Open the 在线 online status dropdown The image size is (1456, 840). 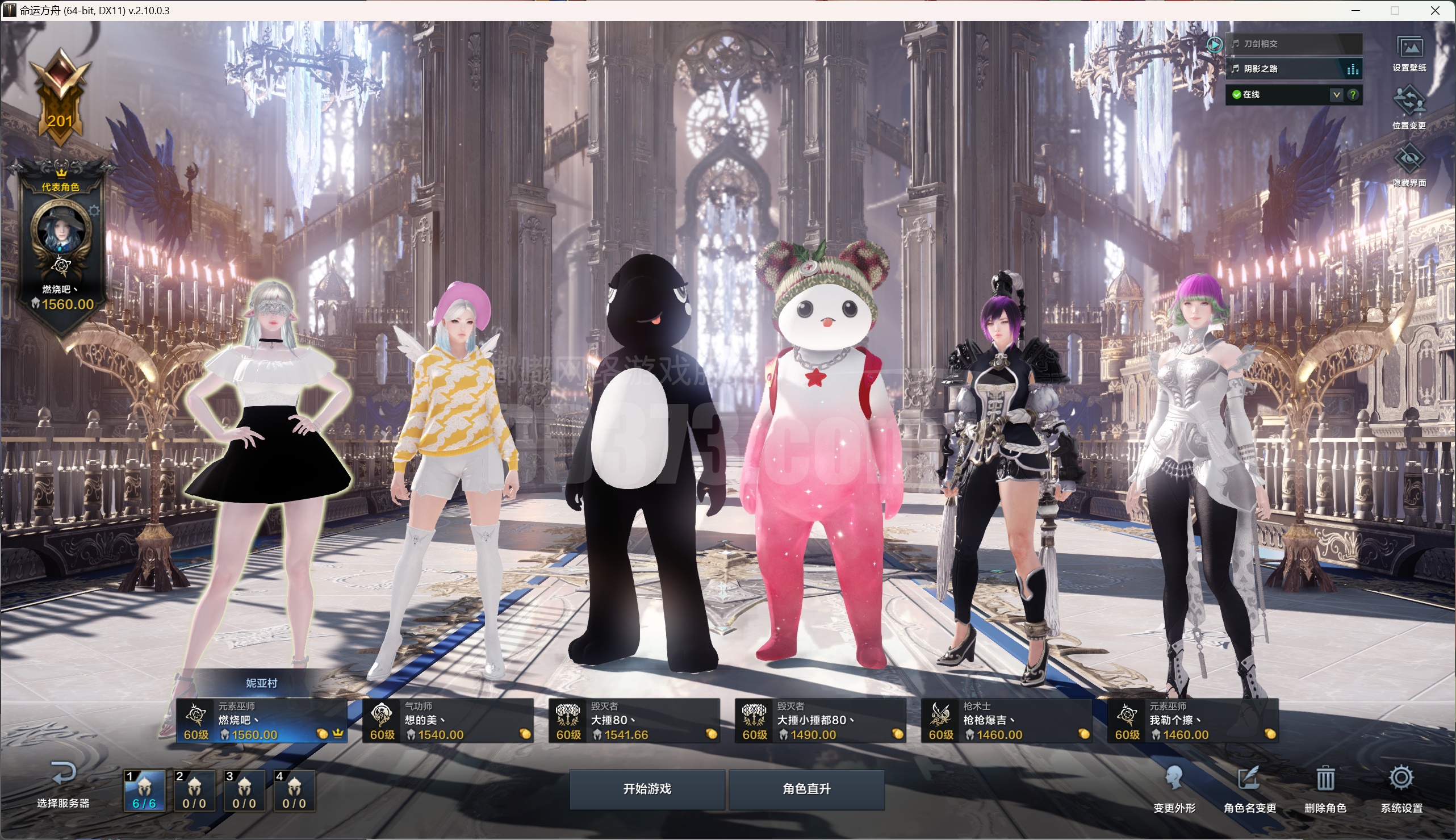point(1336,95)
